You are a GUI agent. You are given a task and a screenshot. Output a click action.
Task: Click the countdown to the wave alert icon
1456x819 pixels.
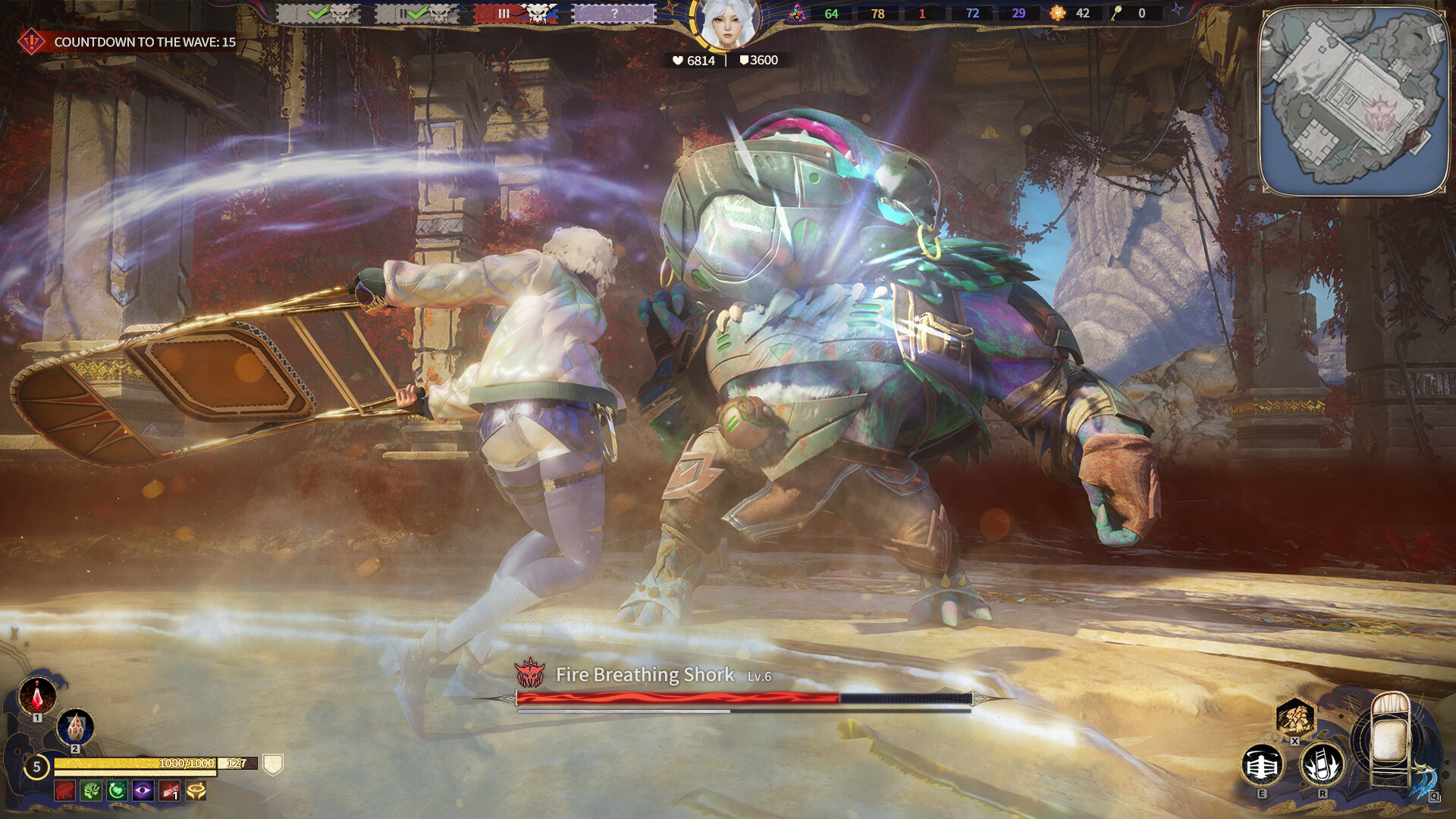31,42
